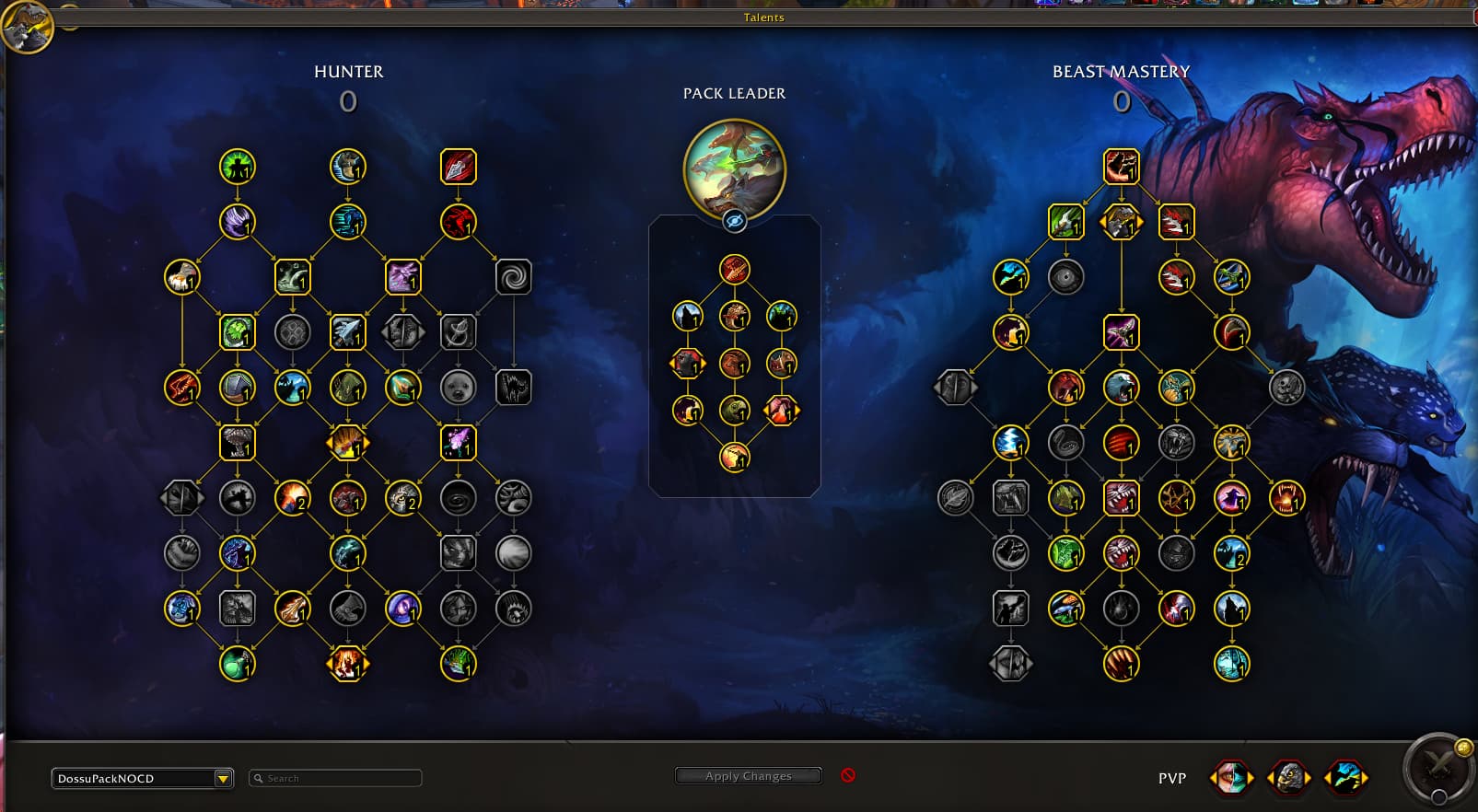Select the unlearned grey skull Beast Mastery talent
Viewport: 1478px width, 812px height.
1286,388
